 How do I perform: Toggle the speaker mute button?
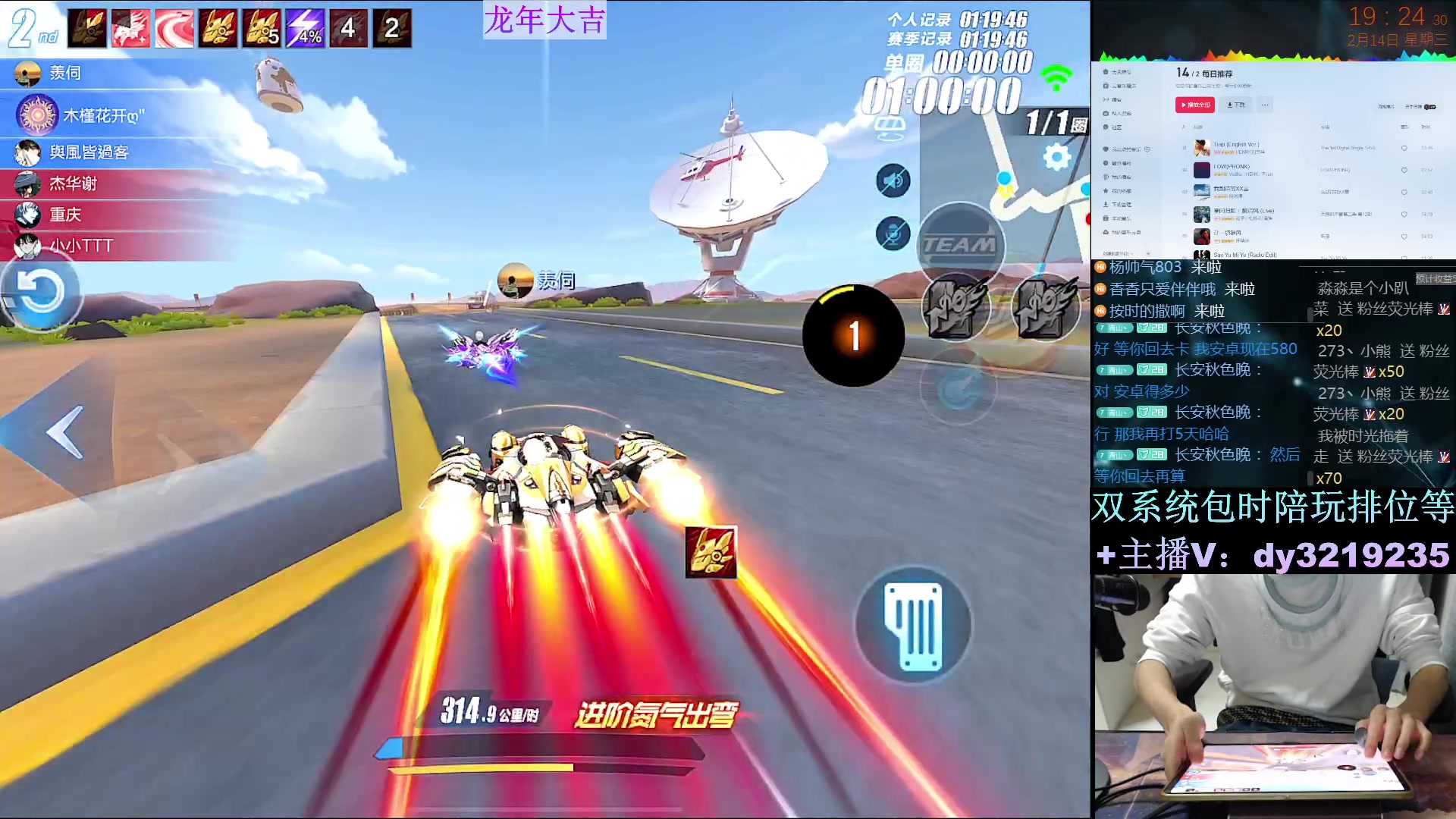(x=893, y=181)
